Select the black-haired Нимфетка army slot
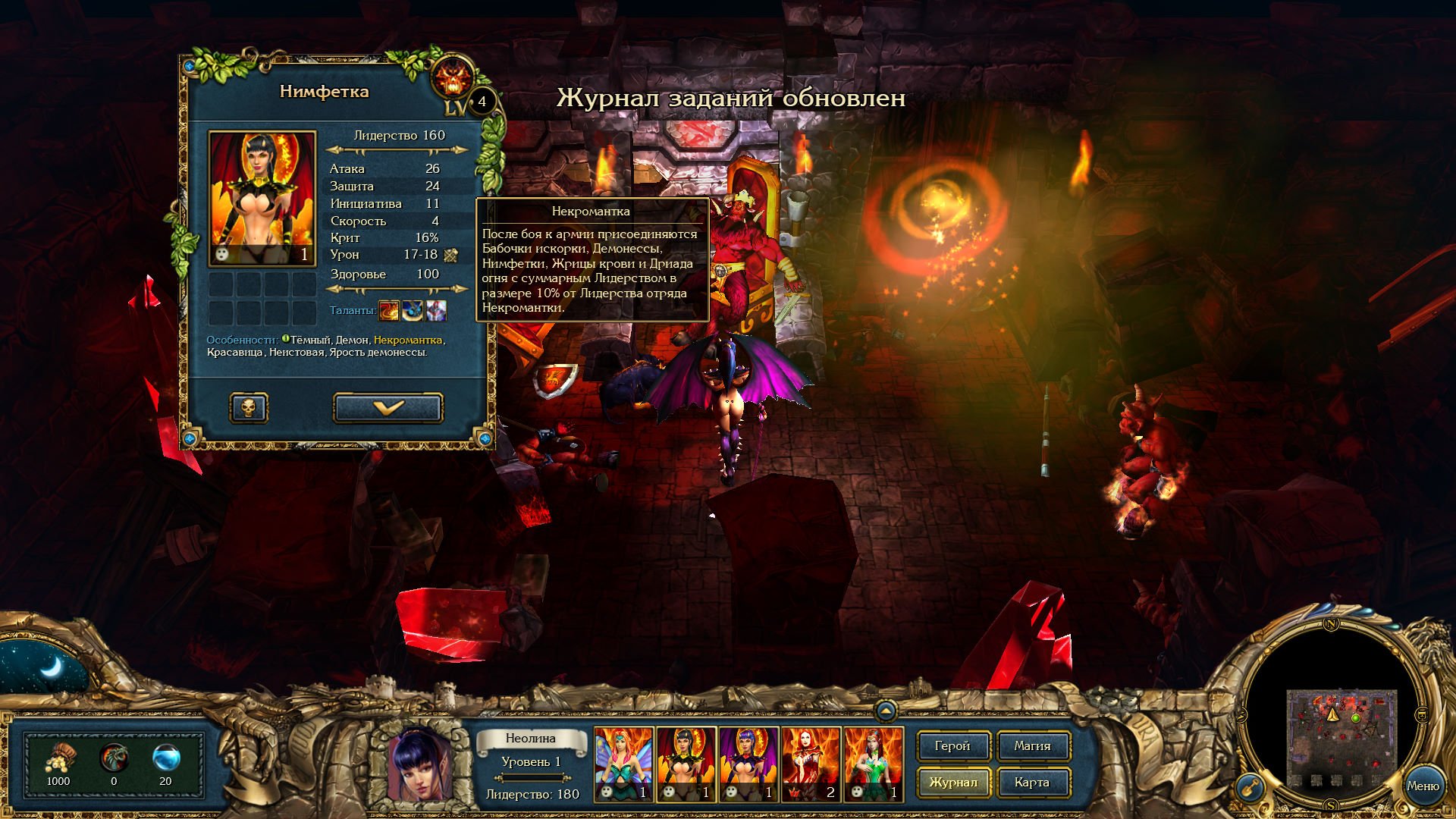This screenshot has height=819, width=1456. [686, 764]
